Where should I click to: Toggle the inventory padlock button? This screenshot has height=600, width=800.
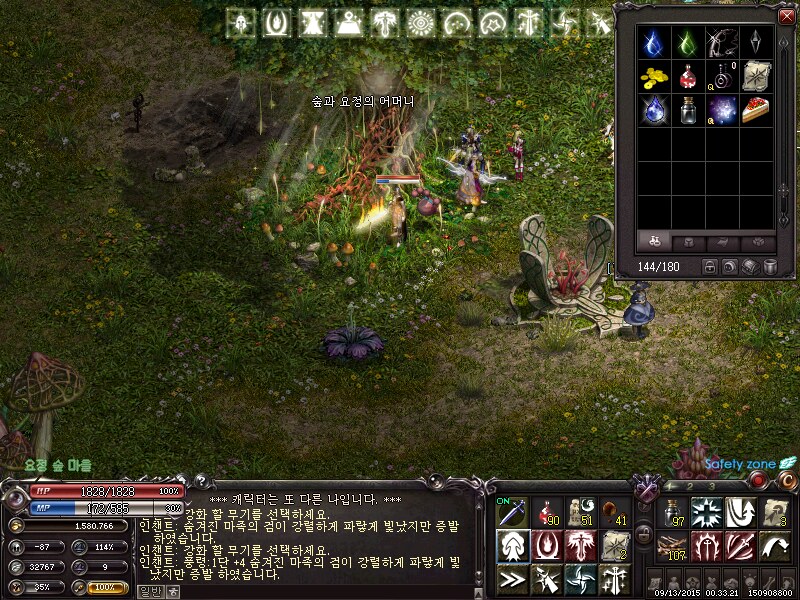tap(709, 267)
